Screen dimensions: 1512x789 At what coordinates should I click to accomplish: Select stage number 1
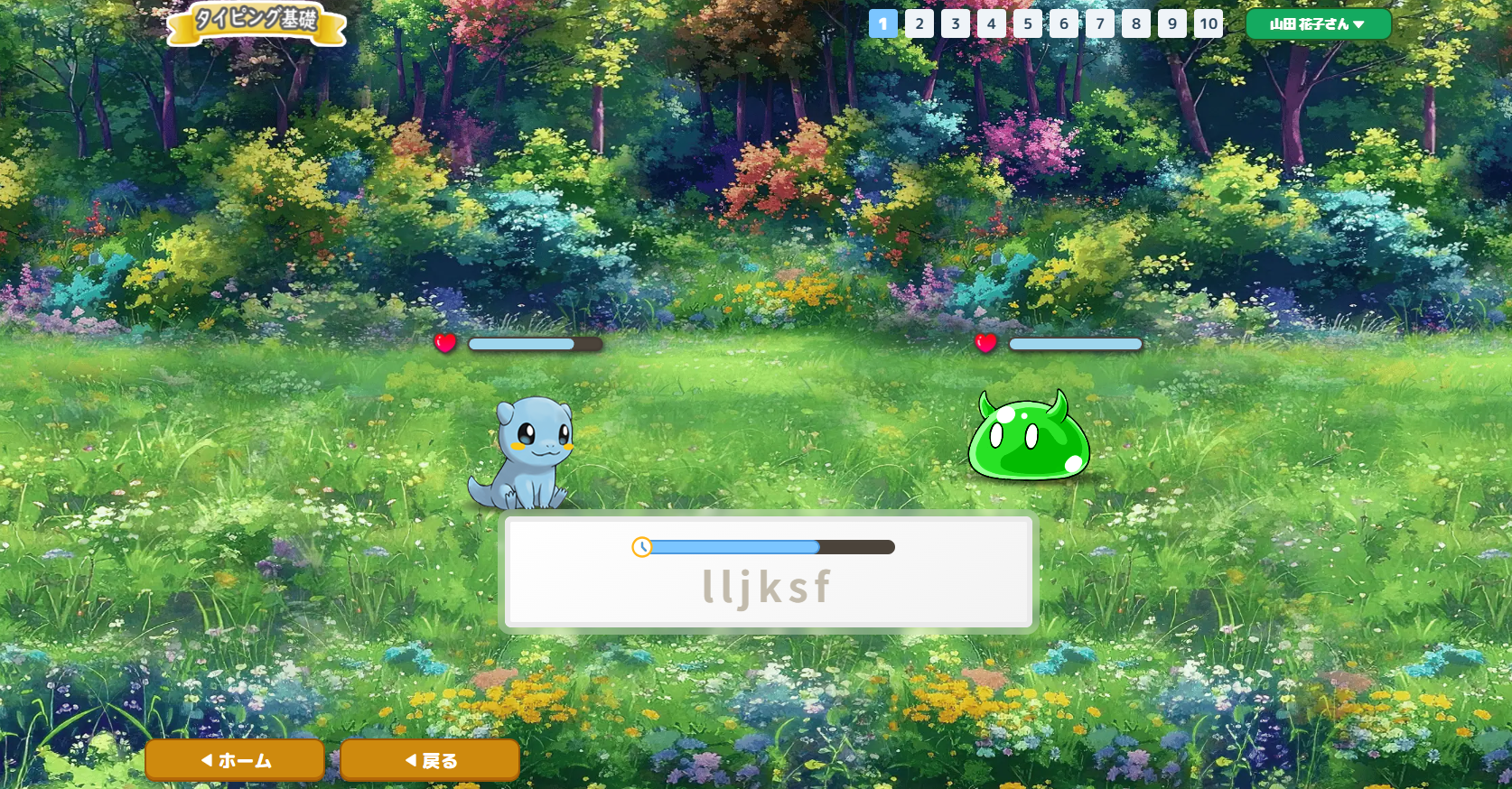click(x=883, y=24)
